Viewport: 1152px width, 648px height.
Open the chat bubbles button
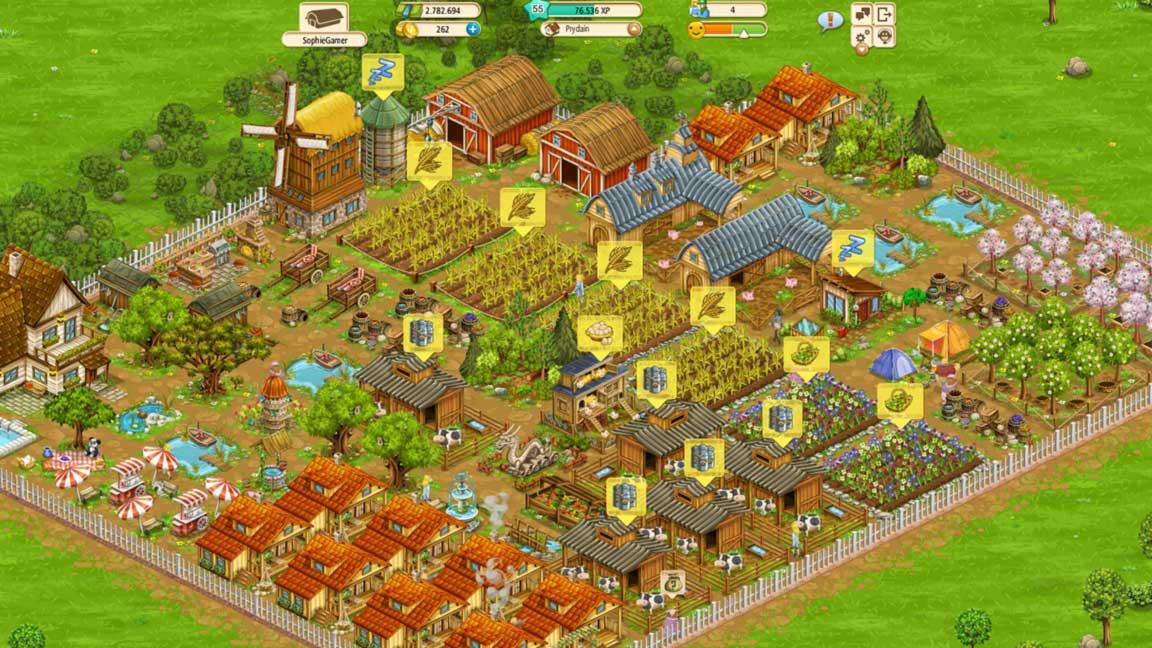point(861,14)
